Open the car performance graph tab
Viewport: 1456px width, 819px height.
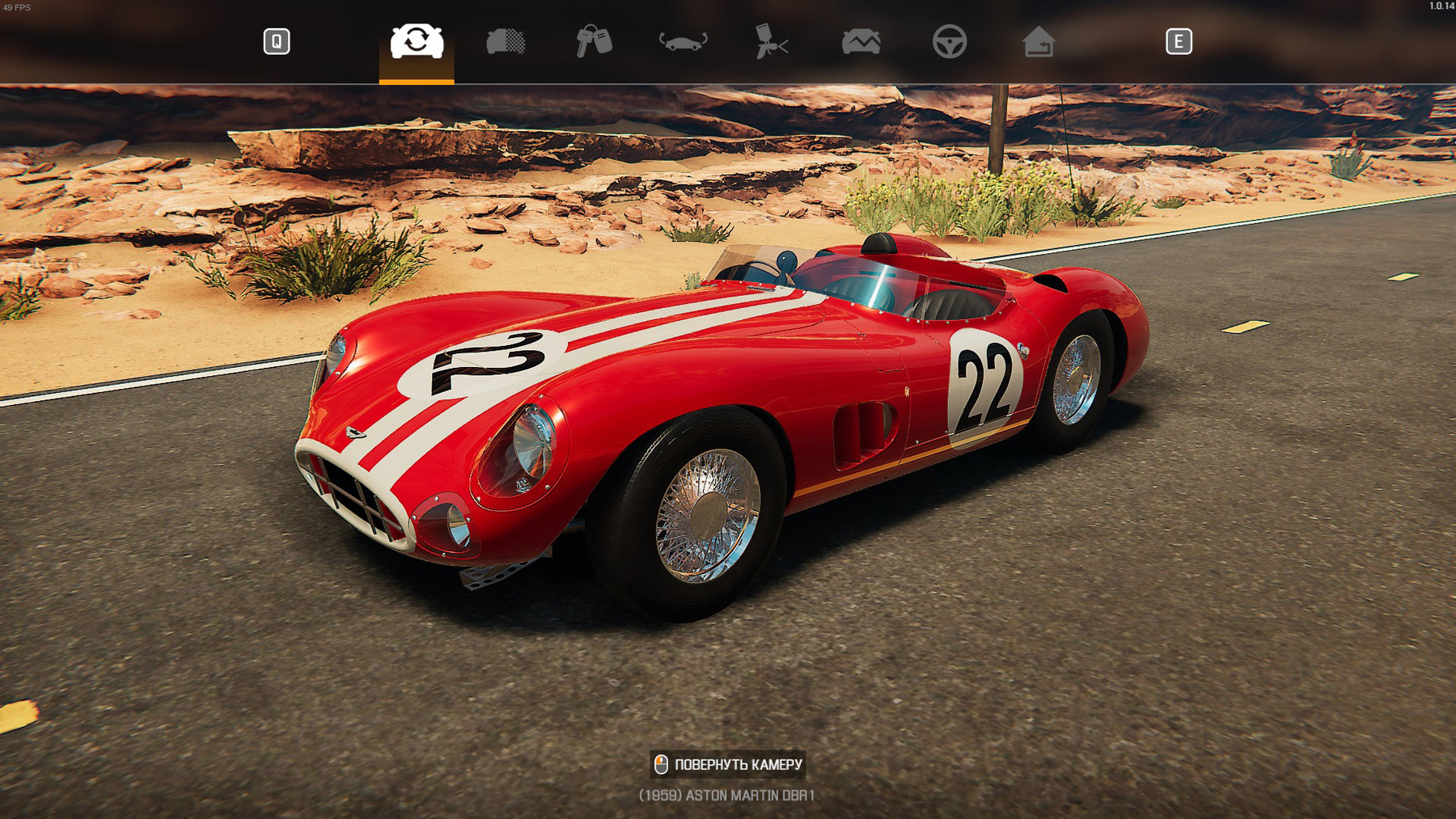point(861,41)
